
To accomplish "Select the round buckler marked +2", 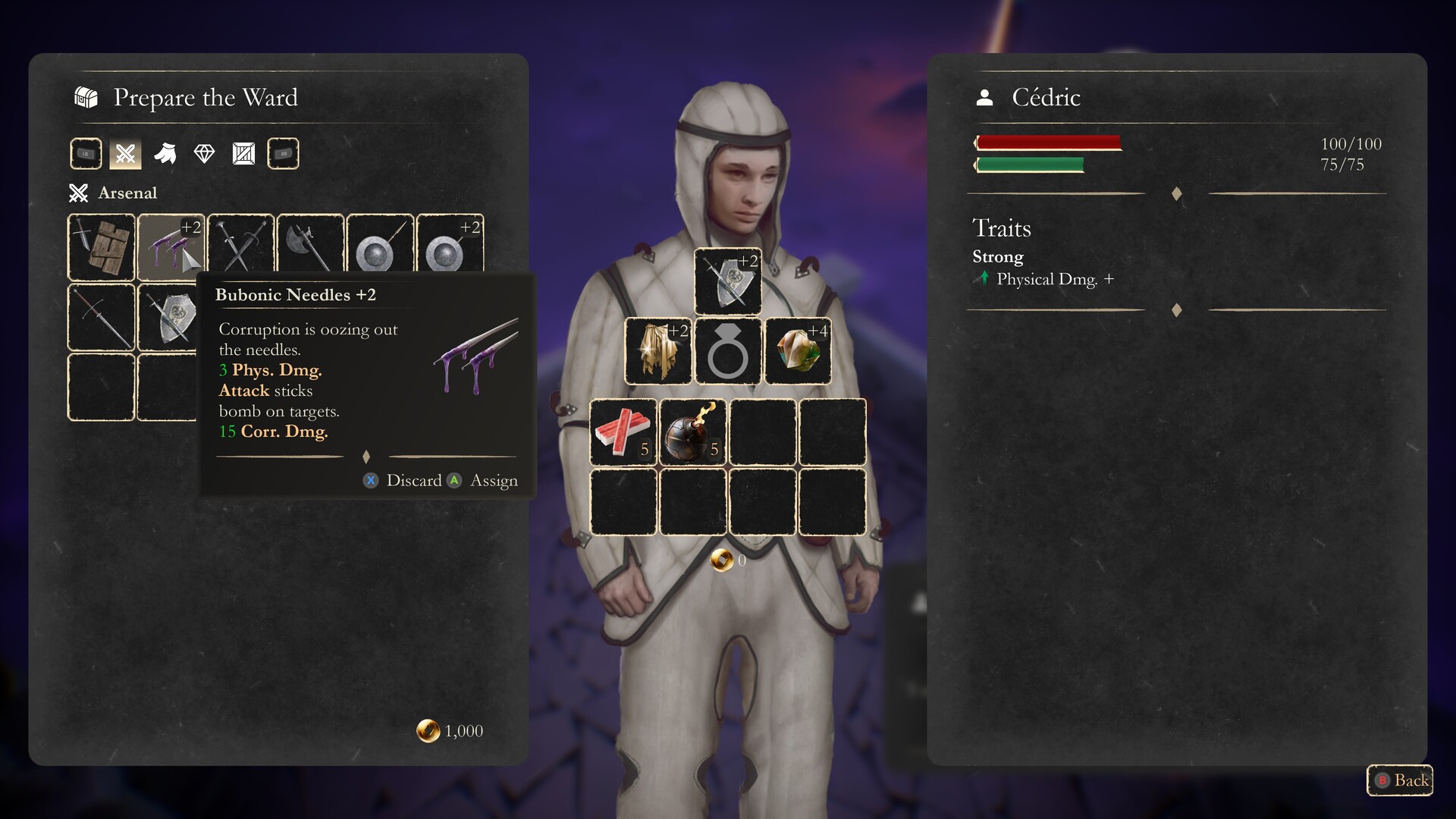I will 450,247.
